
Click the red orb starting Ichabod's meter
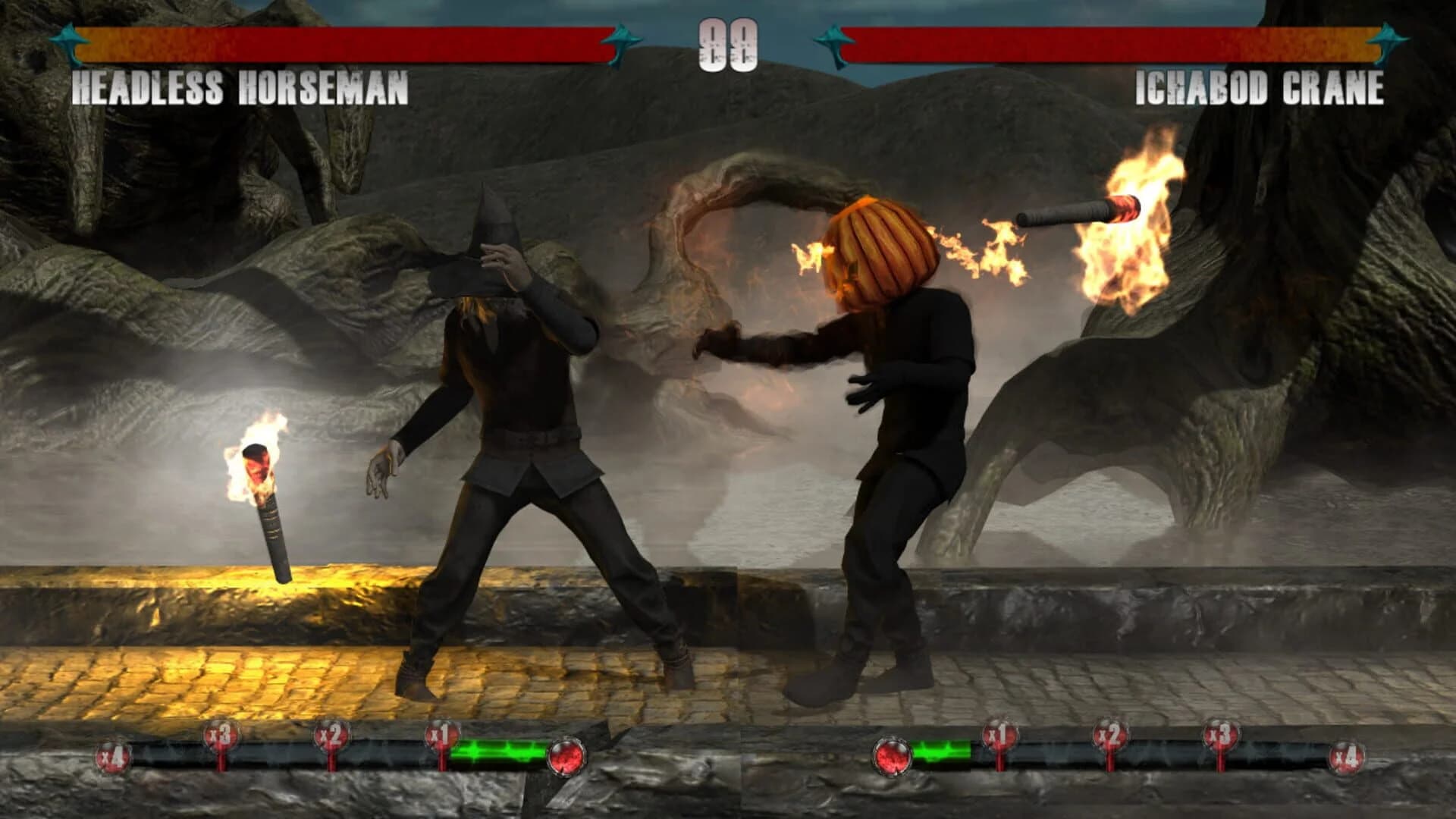pyautogui.click(x=891, y=757)
